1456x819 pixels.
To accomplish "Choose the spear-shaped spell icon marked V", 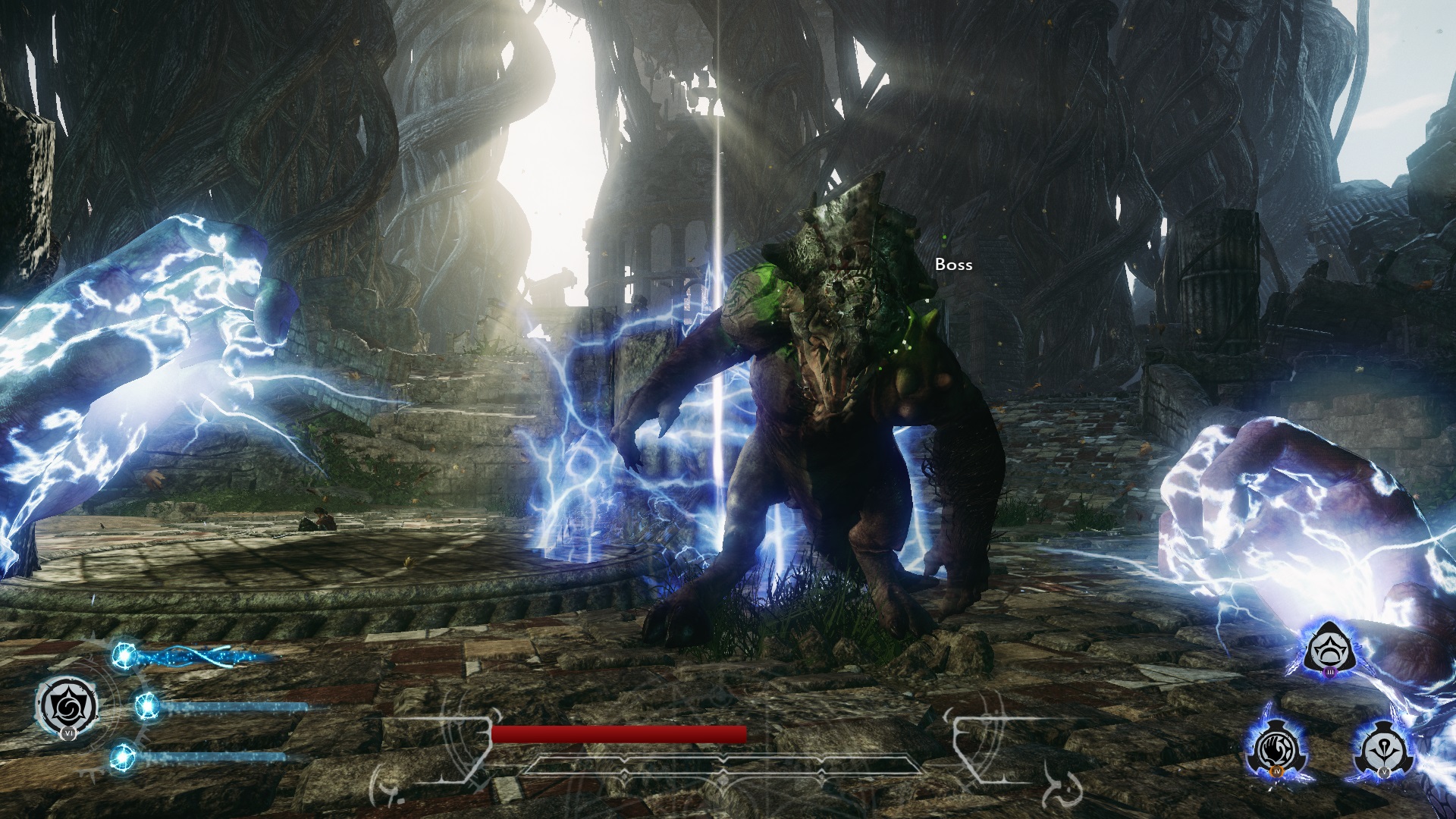I will tap(1380, 750).
